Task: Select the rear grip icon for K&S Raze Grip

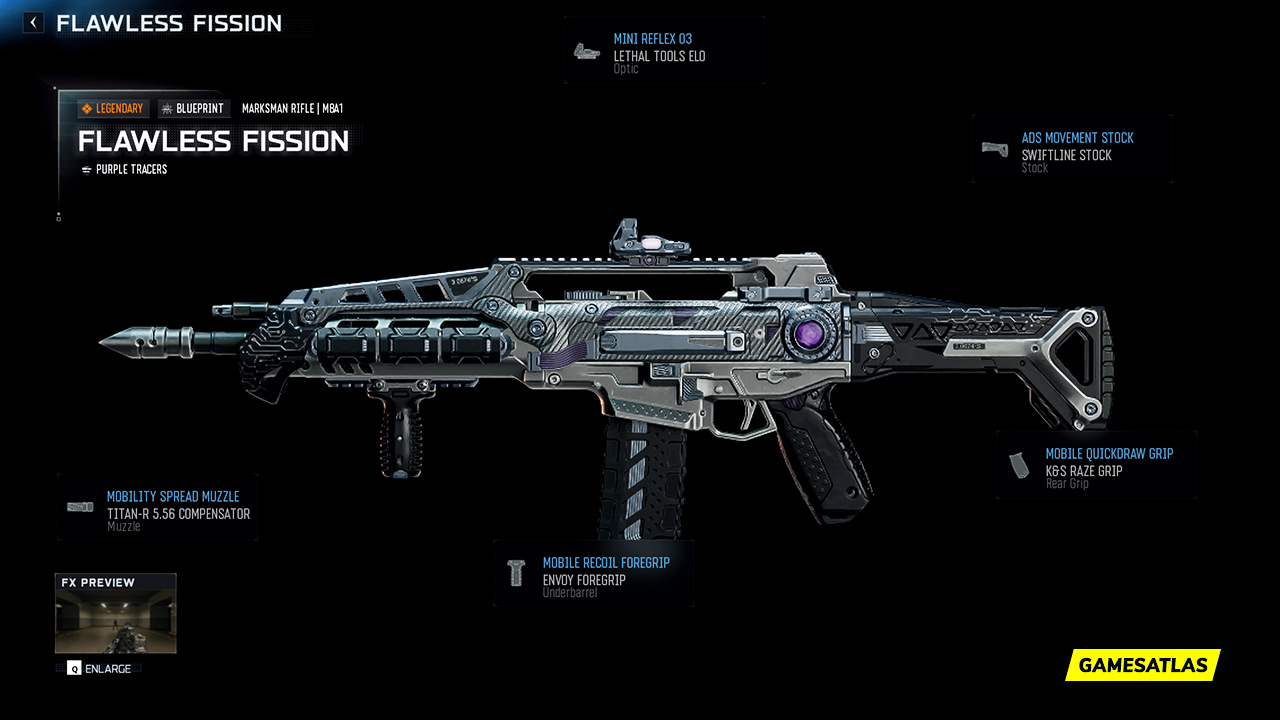Action: 1018,463
